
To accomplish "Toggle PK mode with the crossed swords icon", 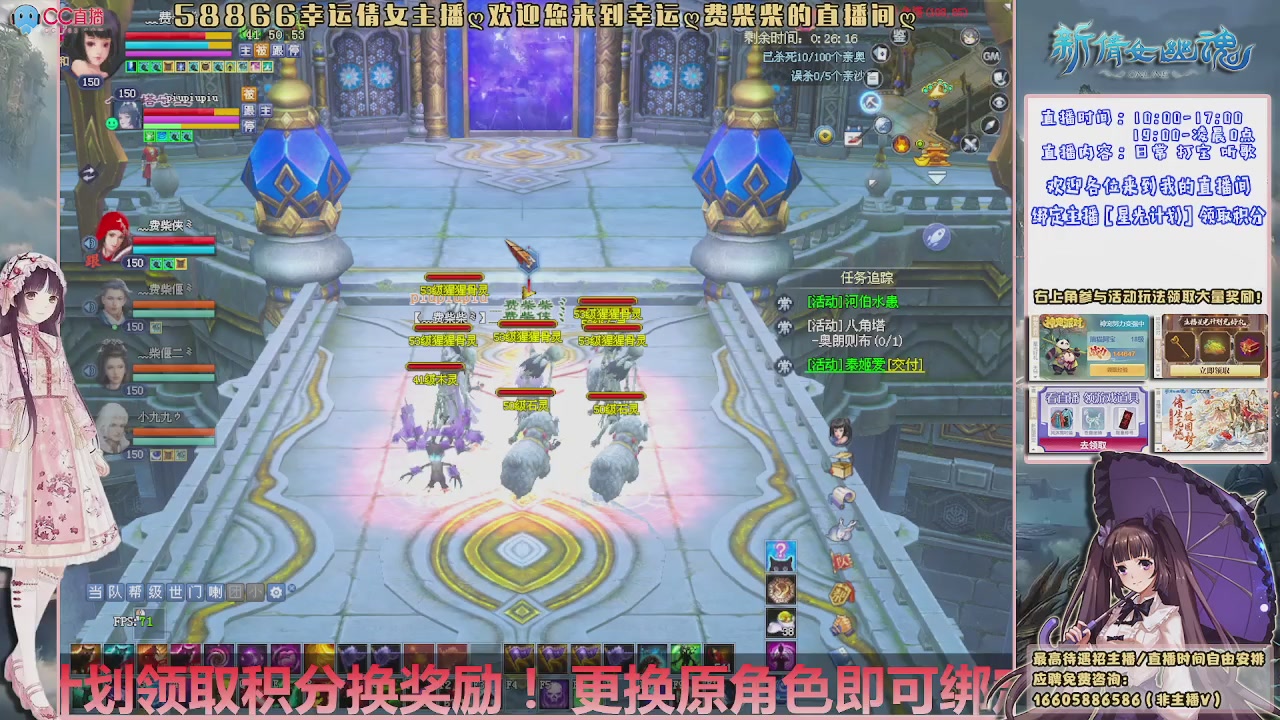I will [970, 142].
